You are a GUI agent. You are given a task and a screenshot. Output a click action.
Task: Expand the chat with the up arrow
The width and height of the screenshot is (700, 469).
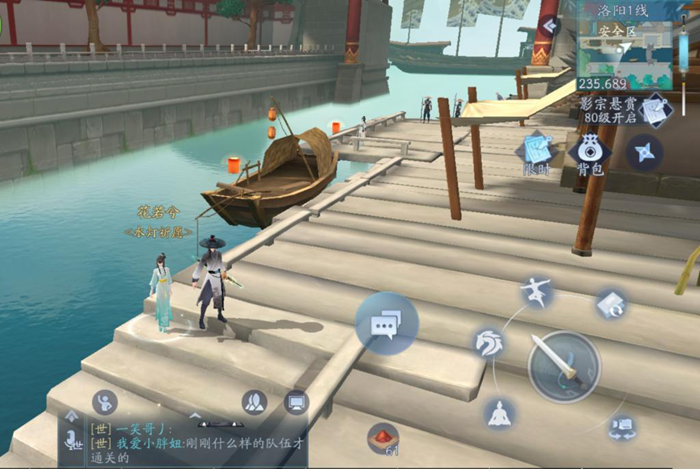pos(71,415)
